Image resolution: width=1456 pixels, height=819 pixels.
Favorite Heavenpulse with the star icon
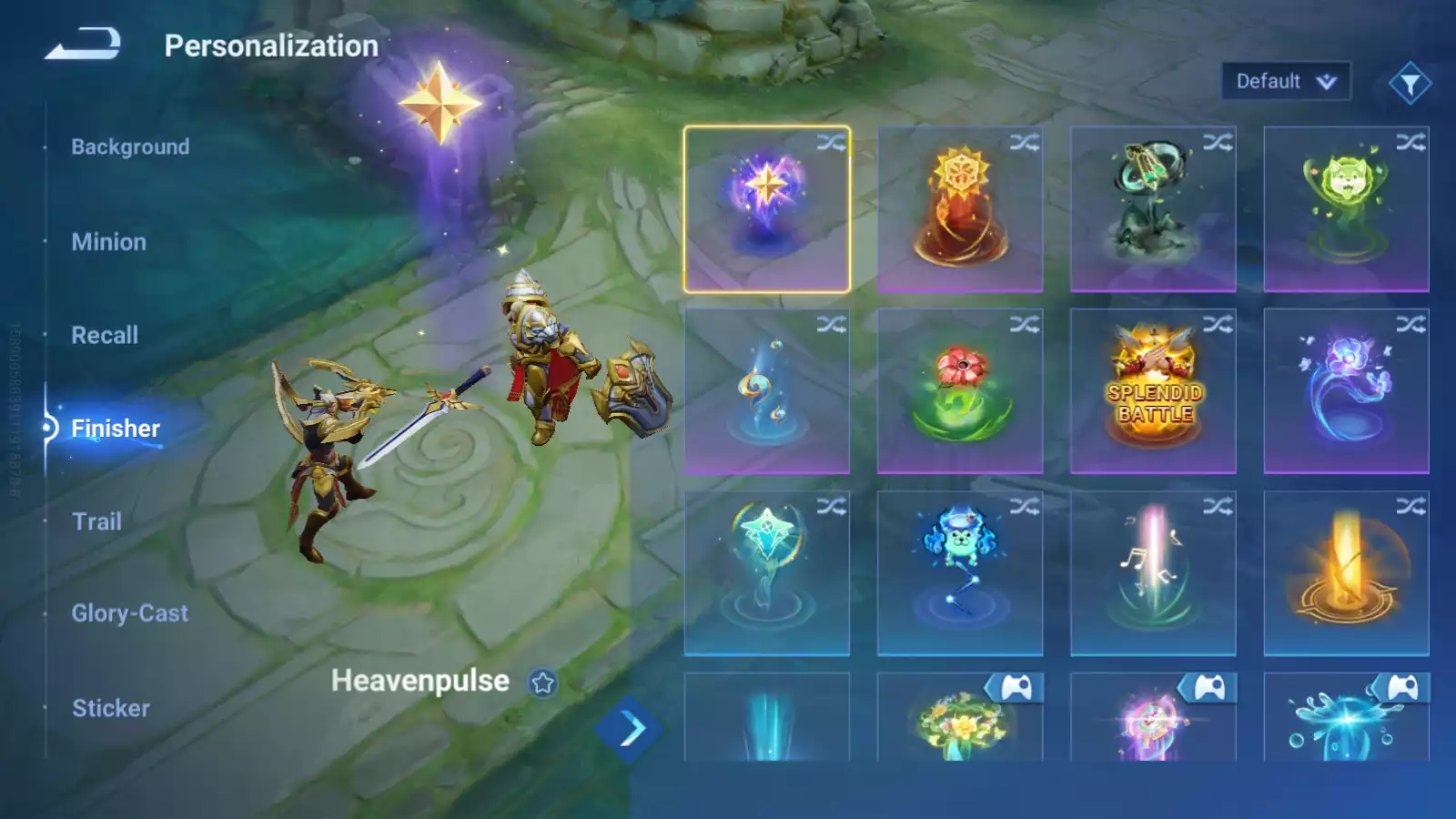[543, 682]
